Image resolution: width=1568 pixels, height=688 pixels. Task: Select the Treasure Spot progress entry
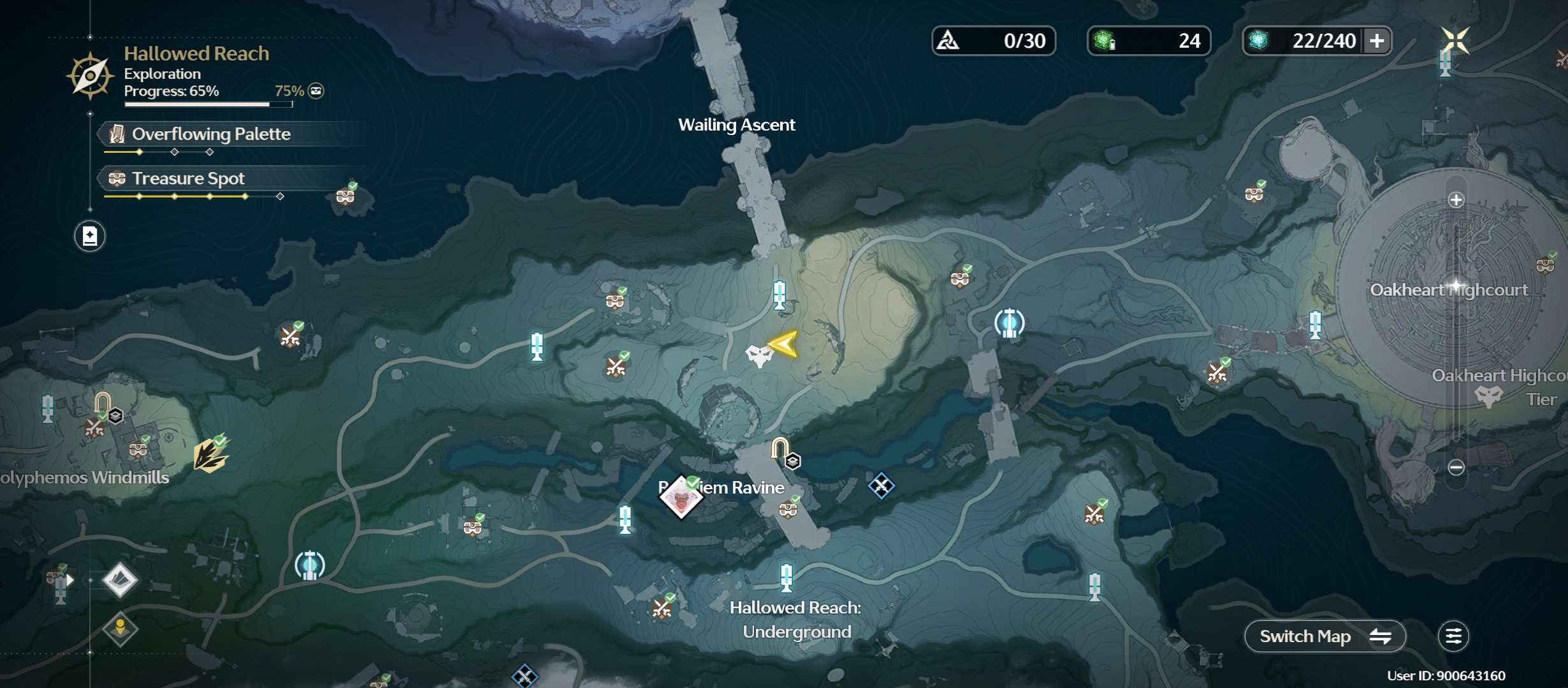[x=188, y=179]
